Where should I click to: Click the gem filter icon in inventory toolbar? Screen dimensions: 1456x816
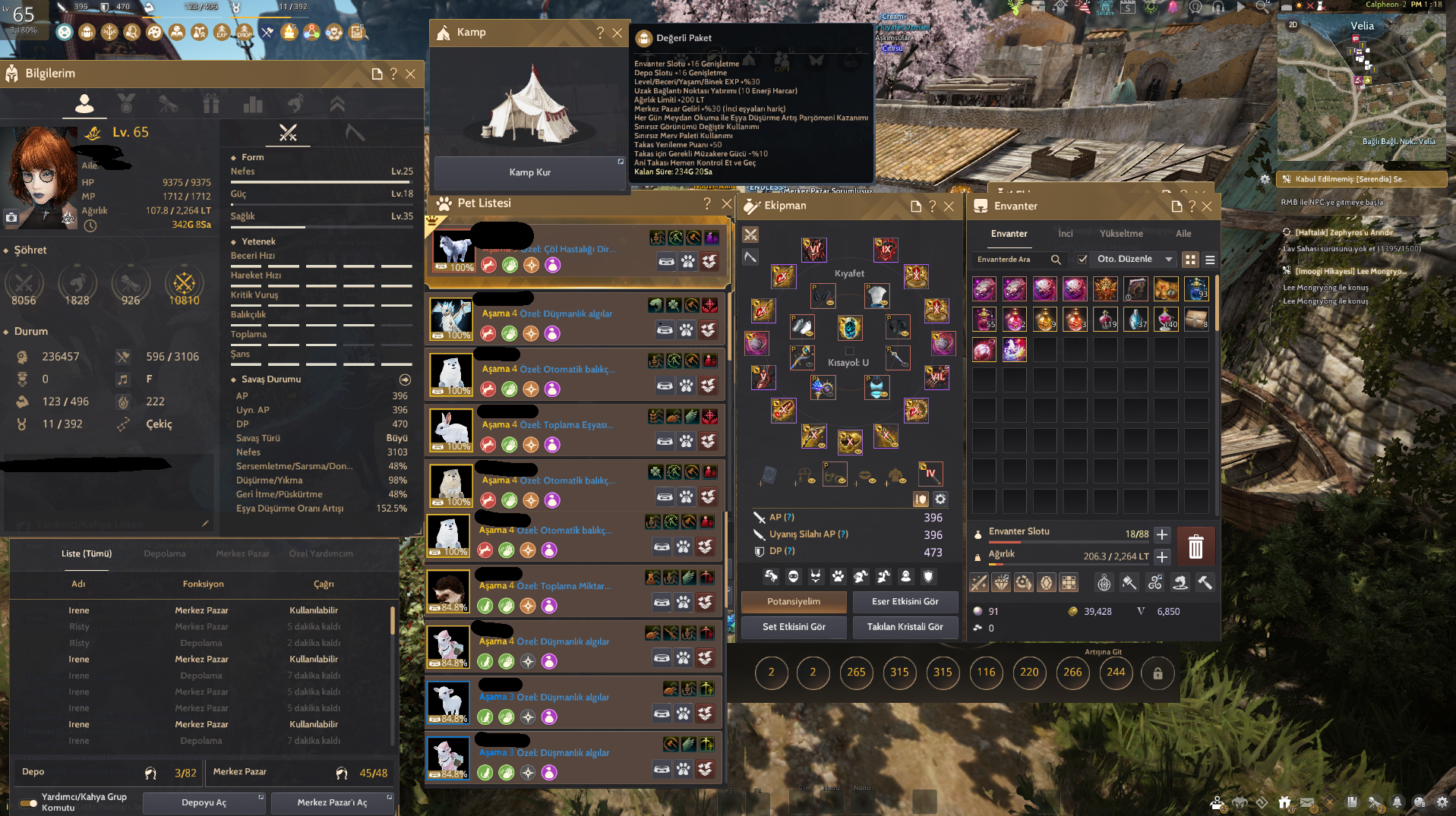(1000, 583)
